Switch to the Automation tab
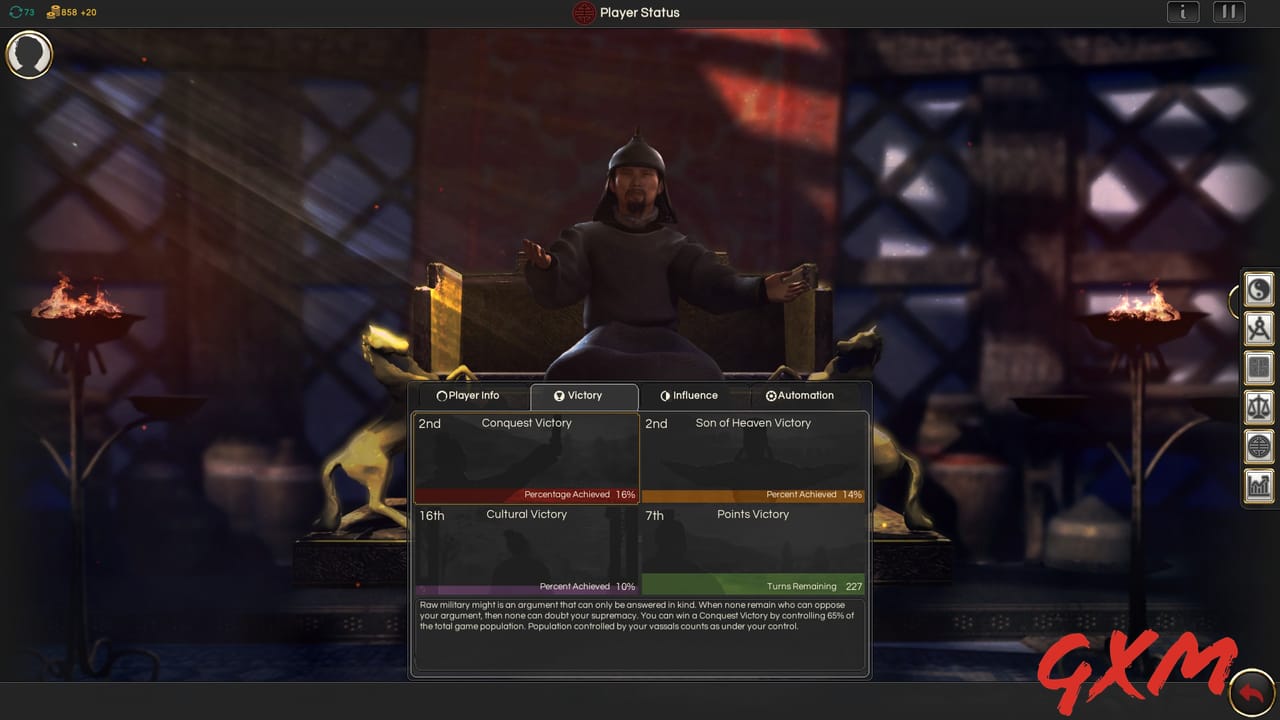 point(800,395)
